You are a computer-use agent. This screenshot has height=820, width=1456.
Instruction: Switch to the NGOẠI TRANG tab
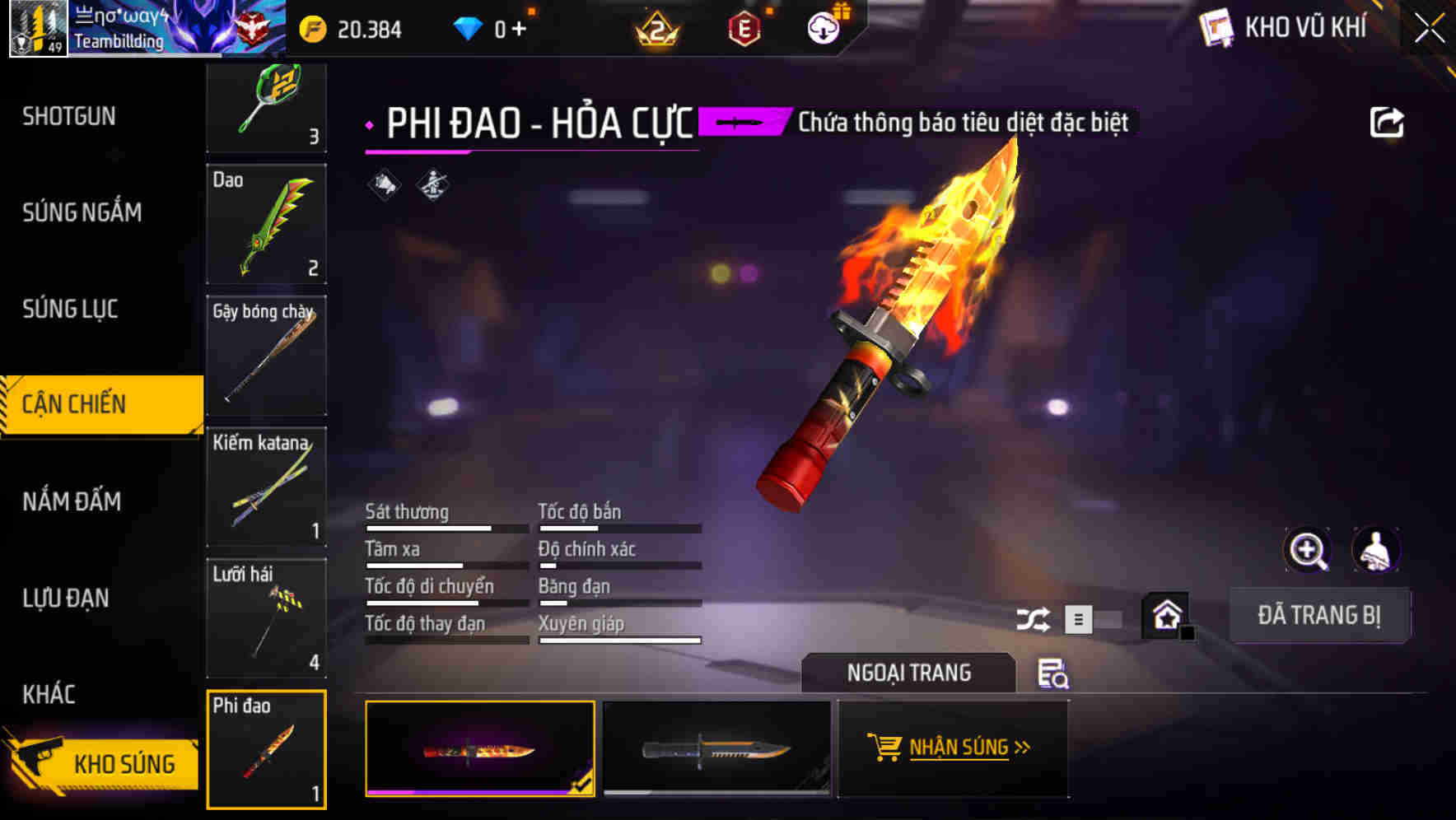[909, 673]
